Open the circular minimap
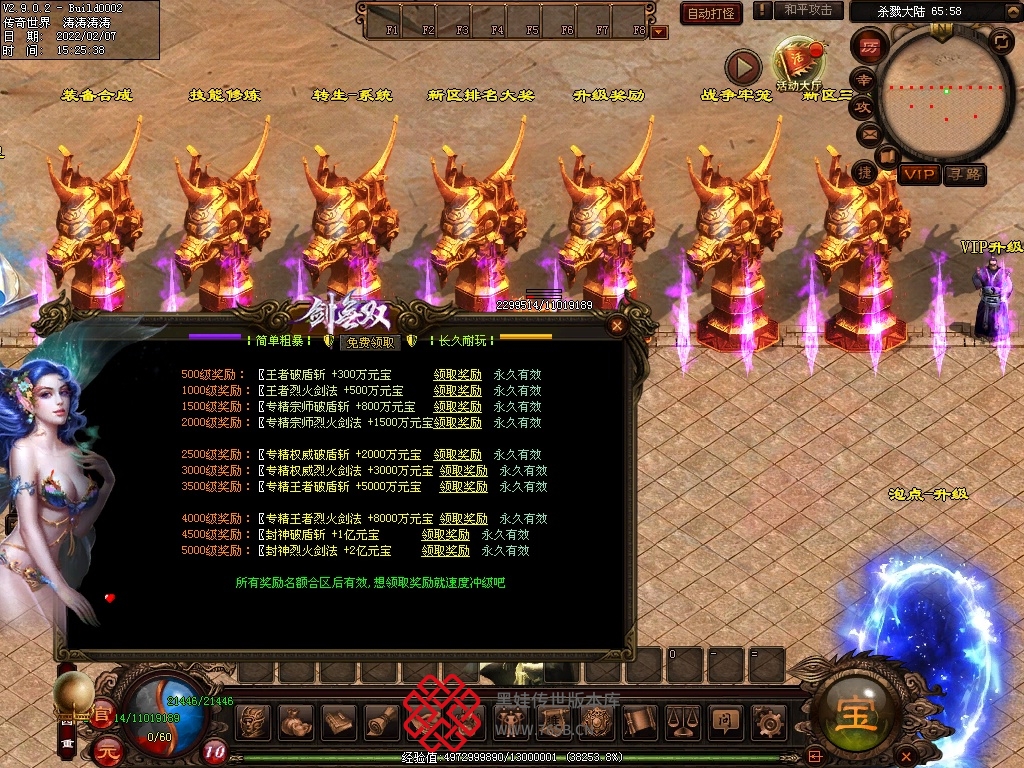This screenshot has height=768, width=1024. 945,95
